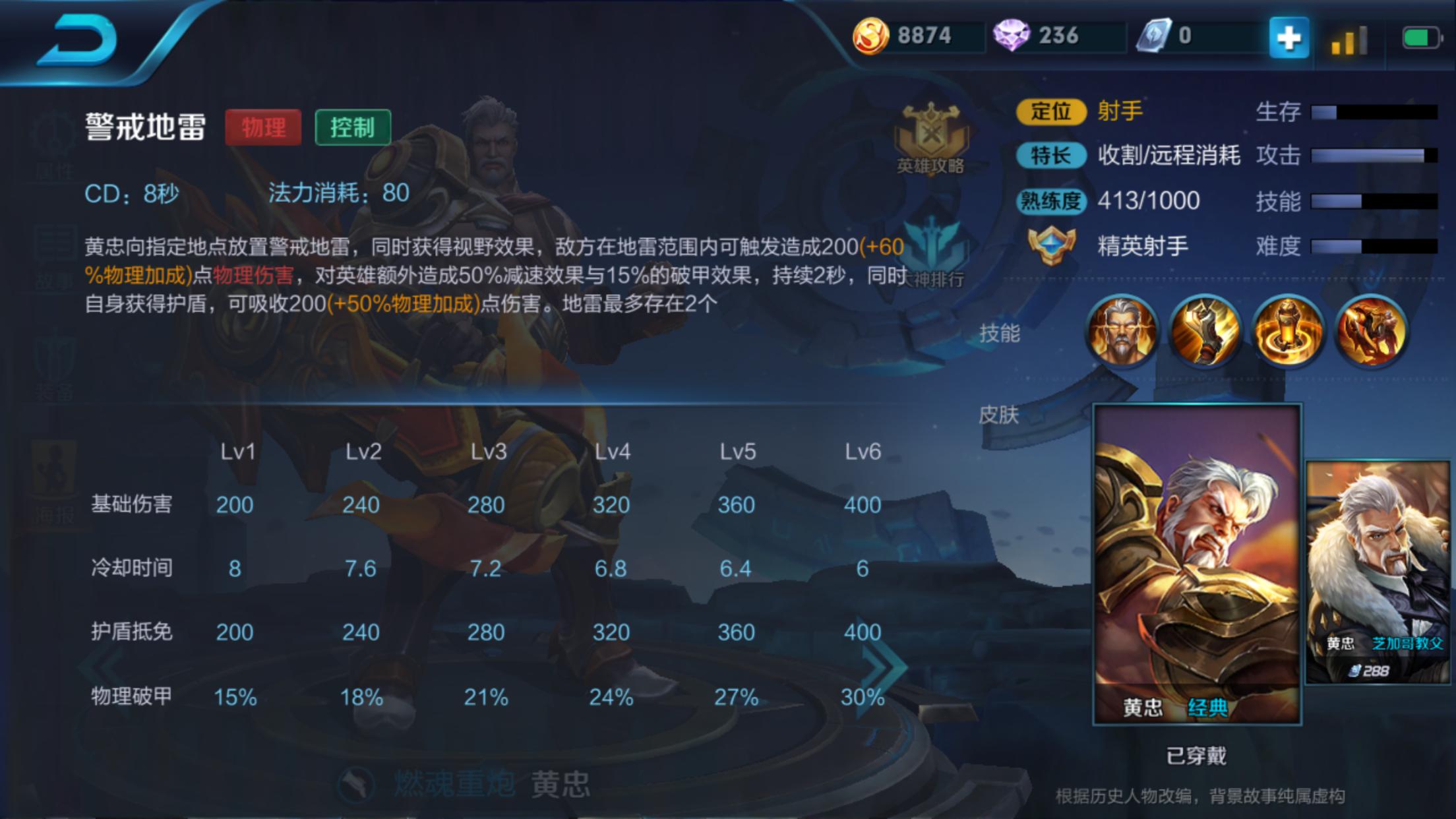Viewport: 1456px width, 819px height.
Task: Select the second active skill icon
Action: [1205, 331]
